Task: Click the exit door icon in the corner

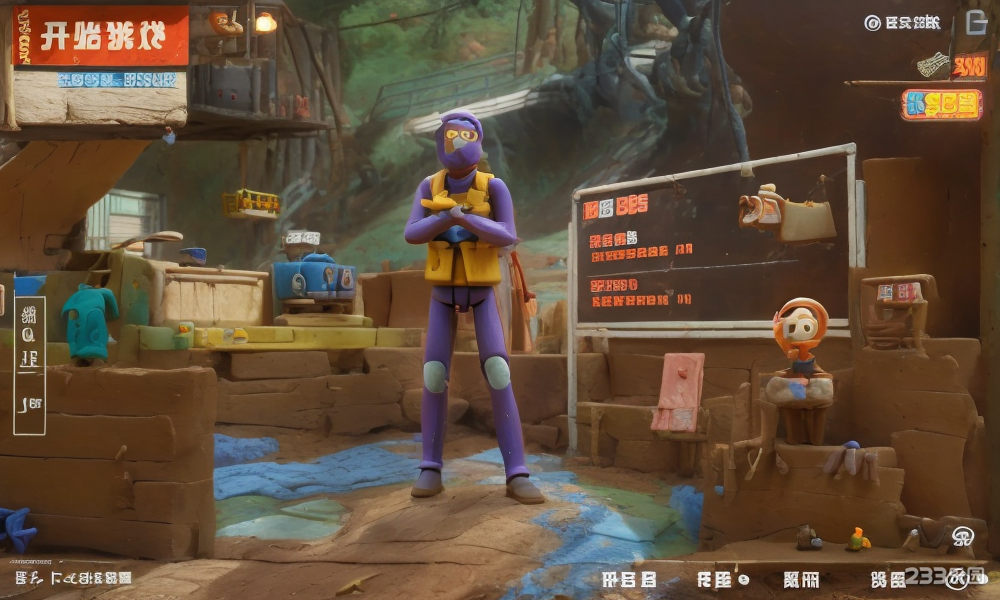Action: [976, 22]
